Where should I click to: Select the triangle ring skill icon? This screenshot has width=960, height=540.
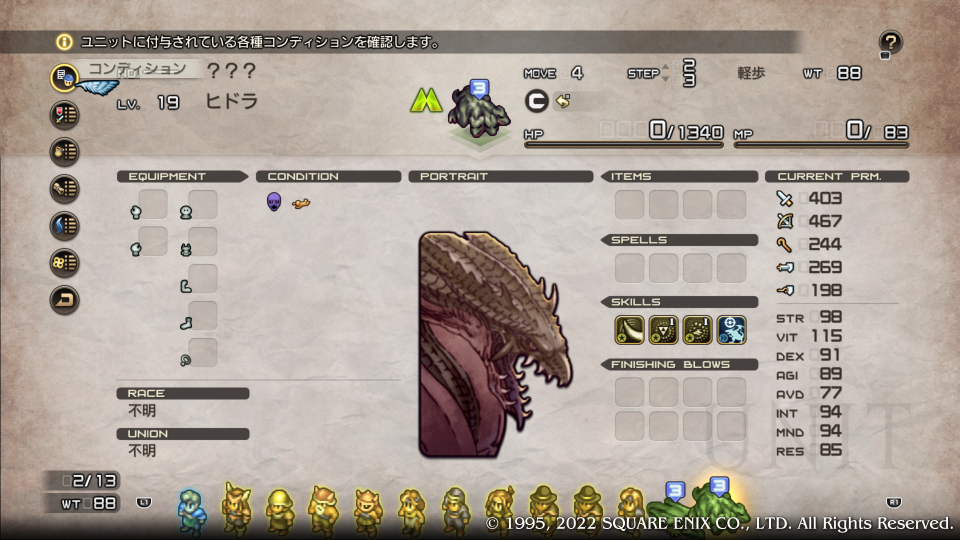coord(664,330)
